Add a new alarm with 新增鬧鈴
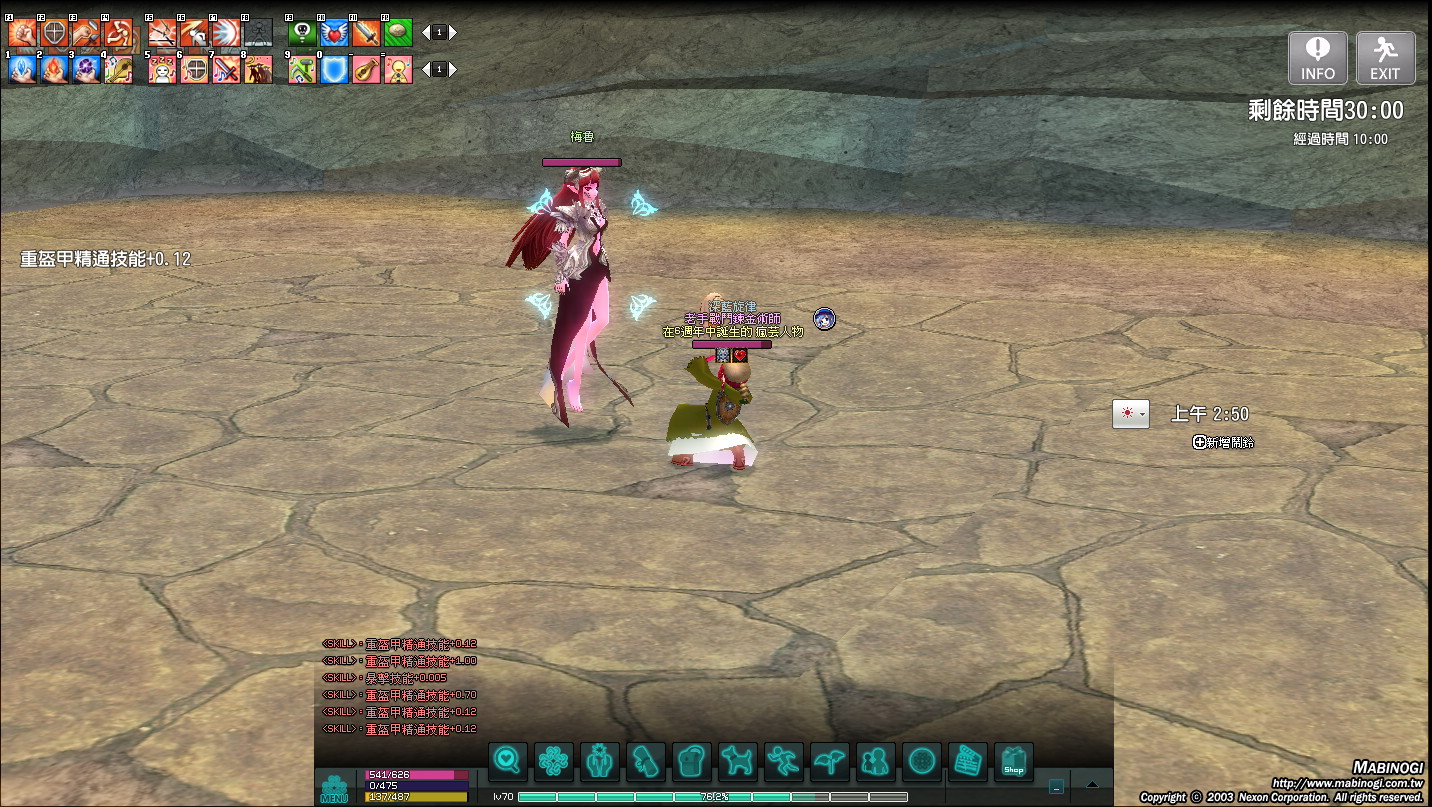Image resolution: width=1432 pixels, height=807 pixels. pos(1223,442)
